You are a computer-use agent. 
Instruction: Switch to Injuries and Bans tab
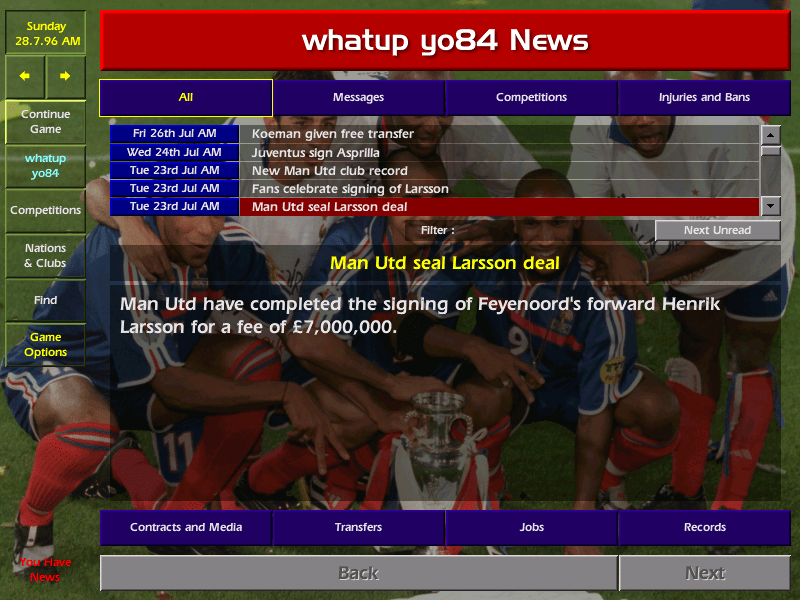point(704,97)
